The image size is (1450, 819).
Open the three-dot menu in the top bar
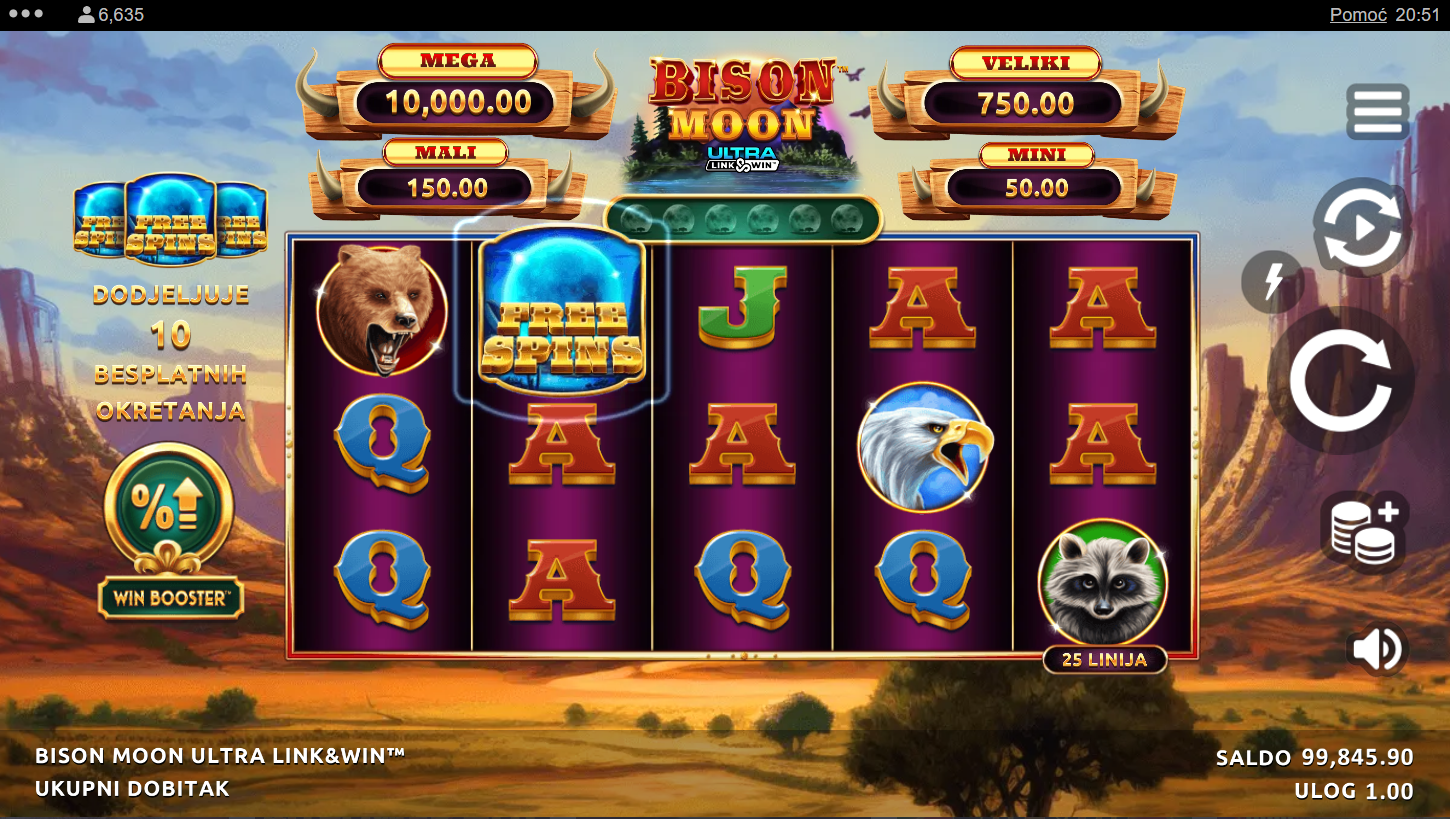click(x=25, y=14)
